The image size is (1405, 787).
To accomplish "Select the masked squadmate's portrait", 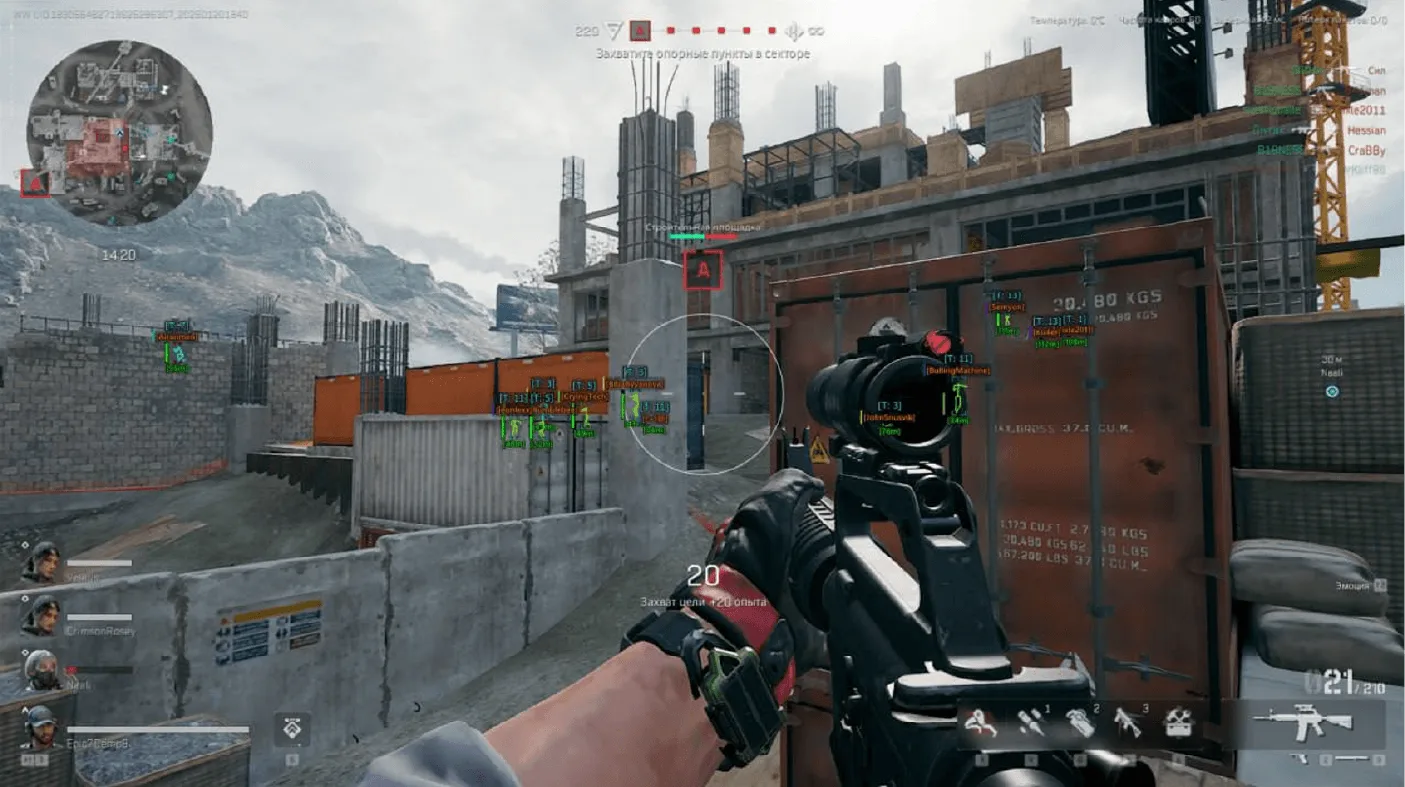I will (x=41, y=669).
